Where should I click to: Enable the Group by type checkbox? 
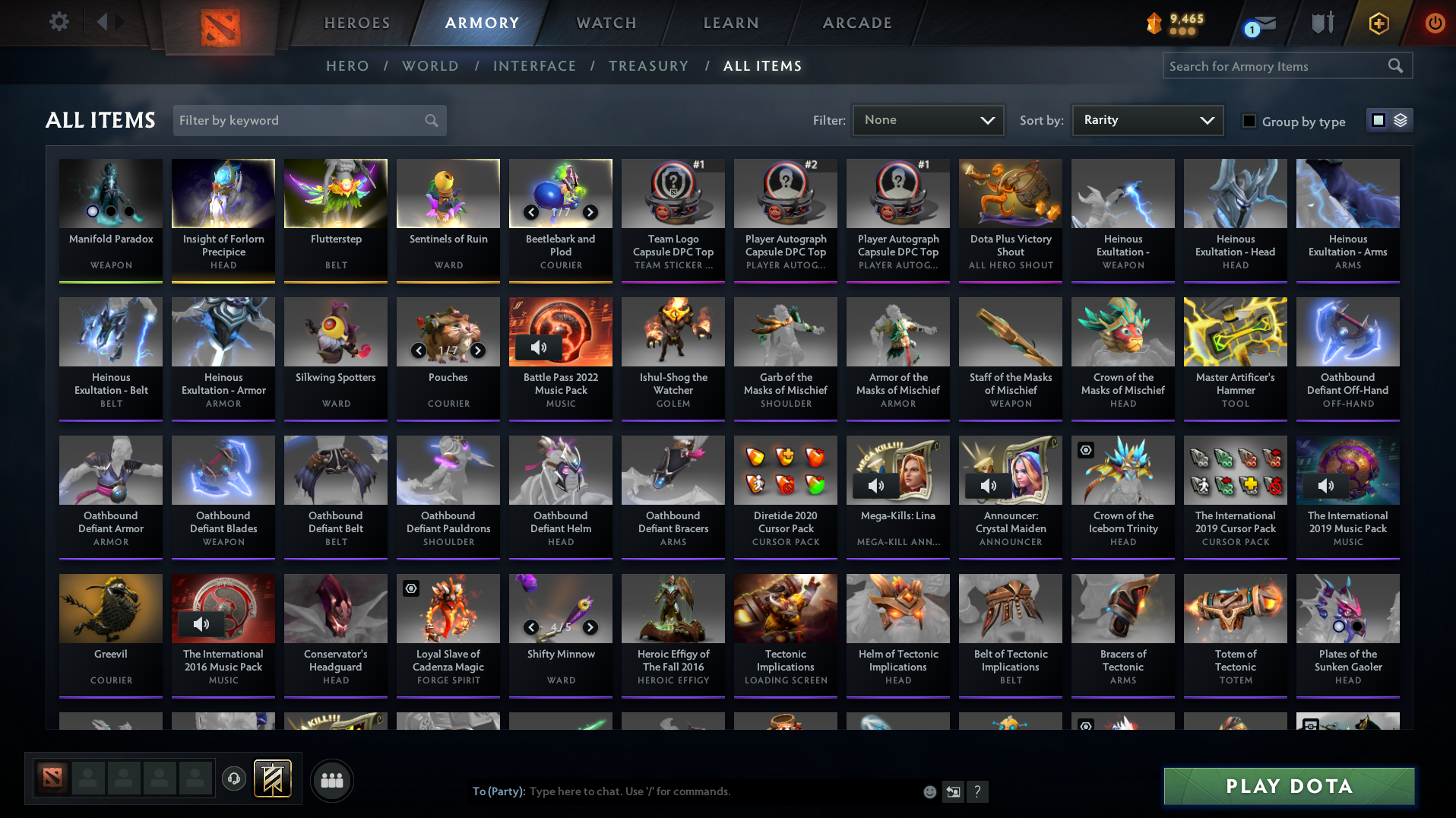tap(1249, 122)
